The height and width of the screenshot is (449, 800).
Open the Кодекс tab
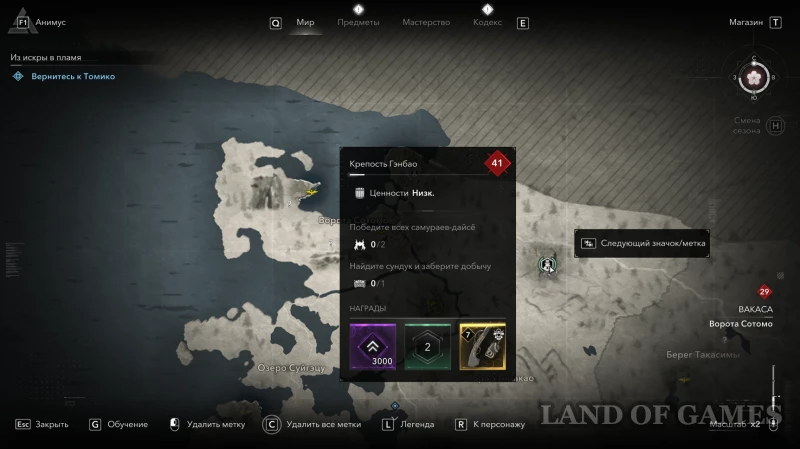(x=487, y=22)
